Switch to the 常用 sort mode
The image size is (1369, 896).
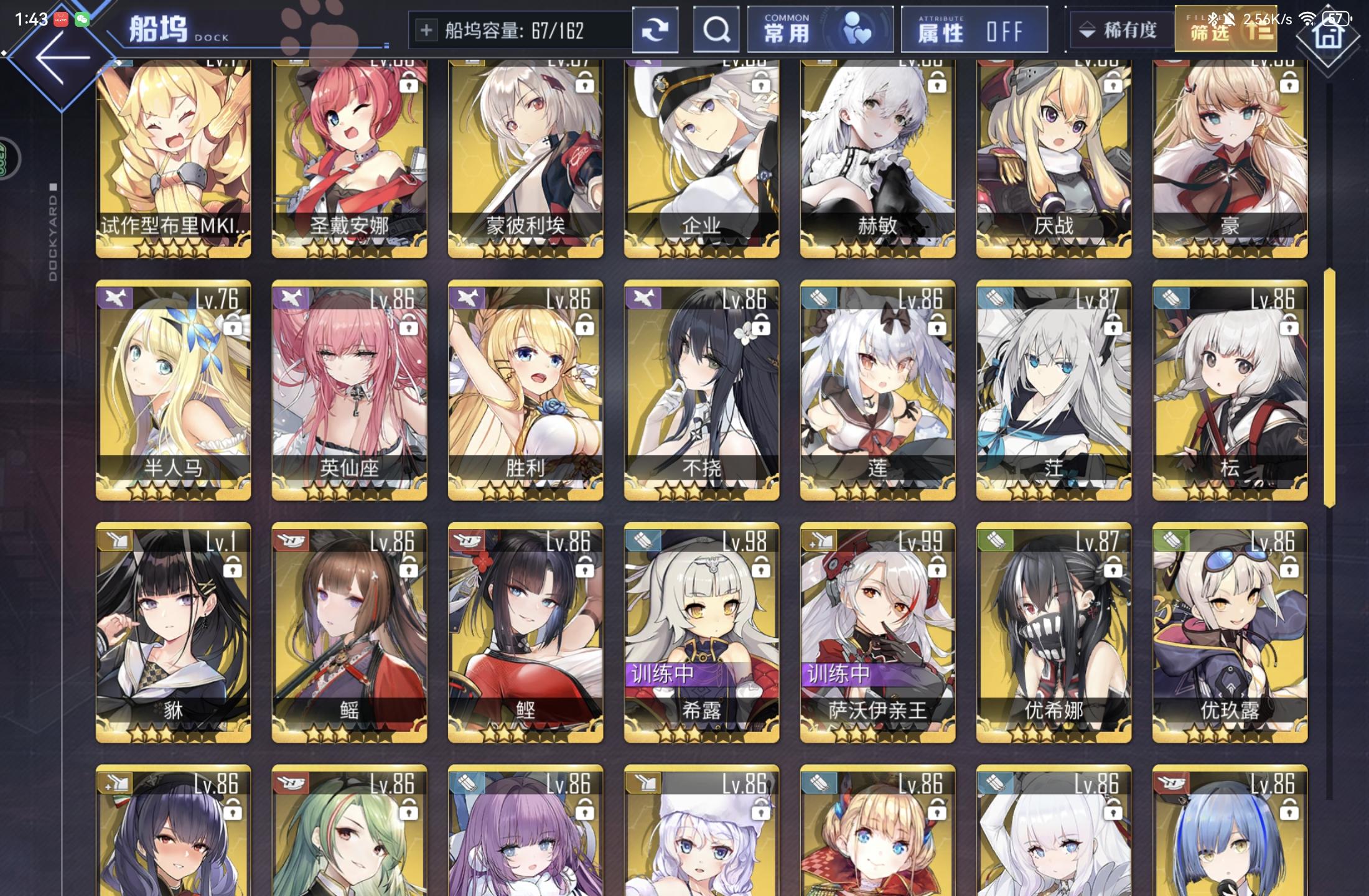[787, 31]
